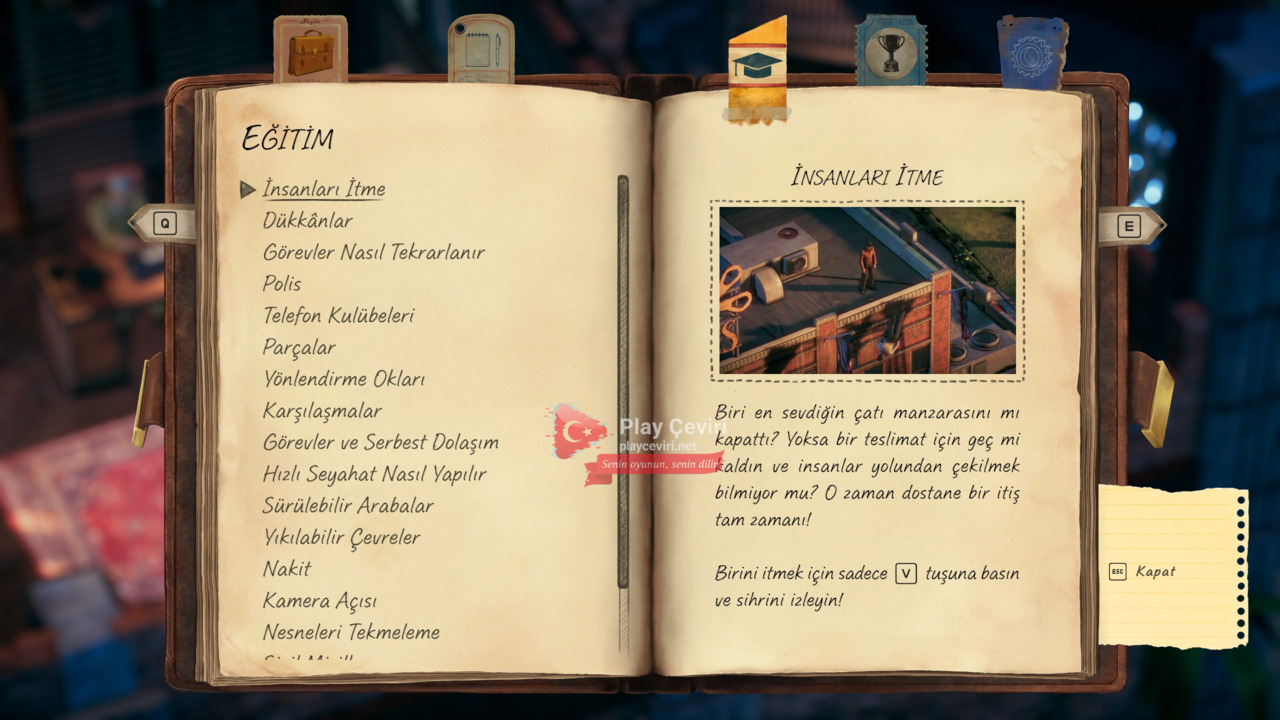1280x720 pixels.
Task: Switch to the trophy achievements tab
Action: point(890,50)
